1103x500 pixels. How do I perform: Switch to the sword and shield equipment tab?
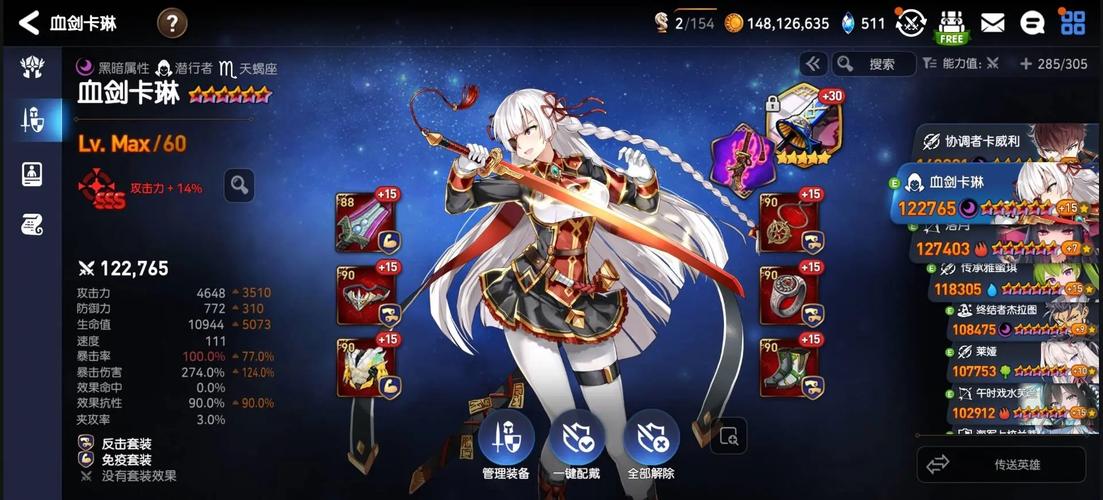[x=31, y=121]
